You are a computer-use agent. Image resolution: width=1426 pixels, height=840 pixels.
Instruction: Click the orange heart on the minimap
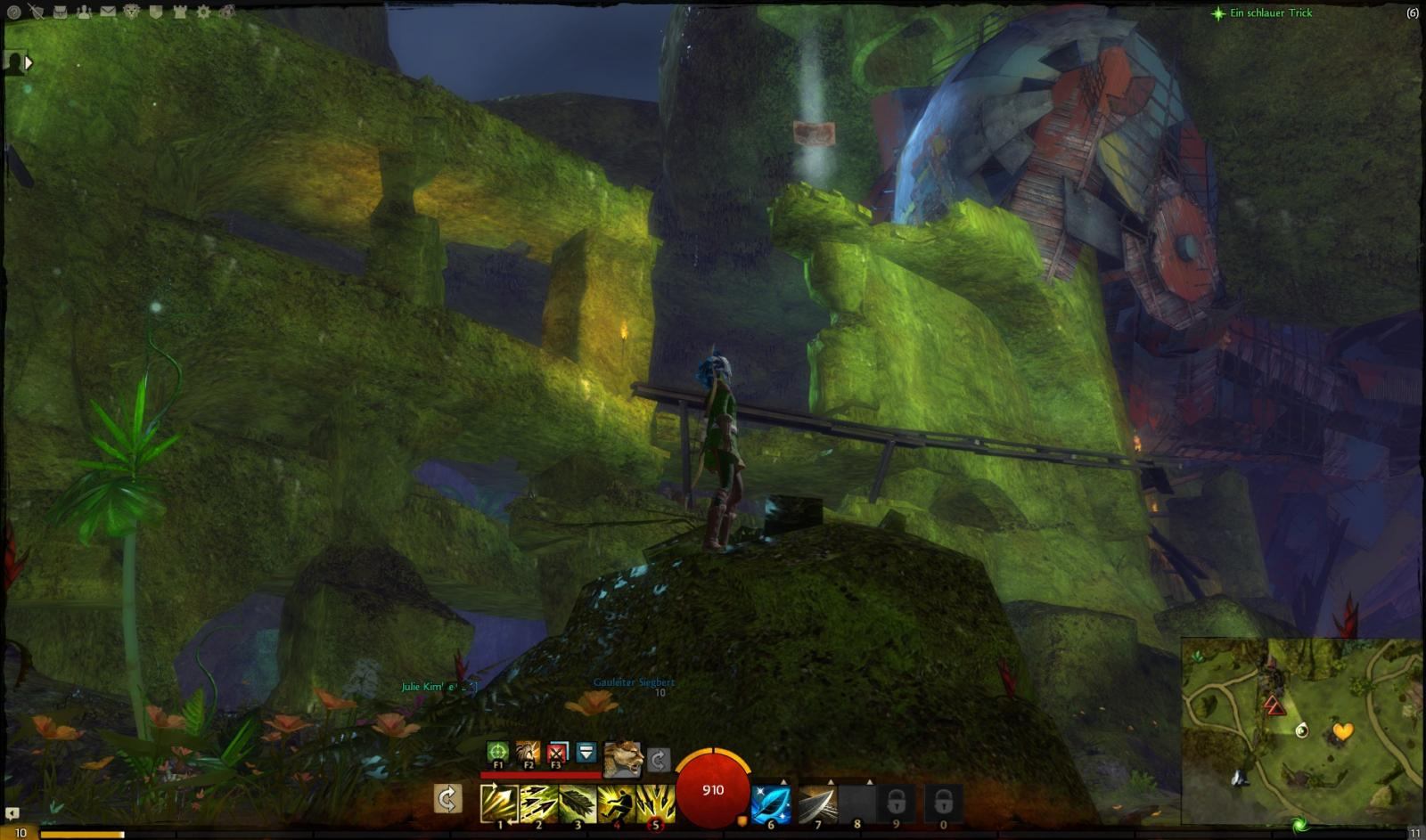pos(1342,731)
